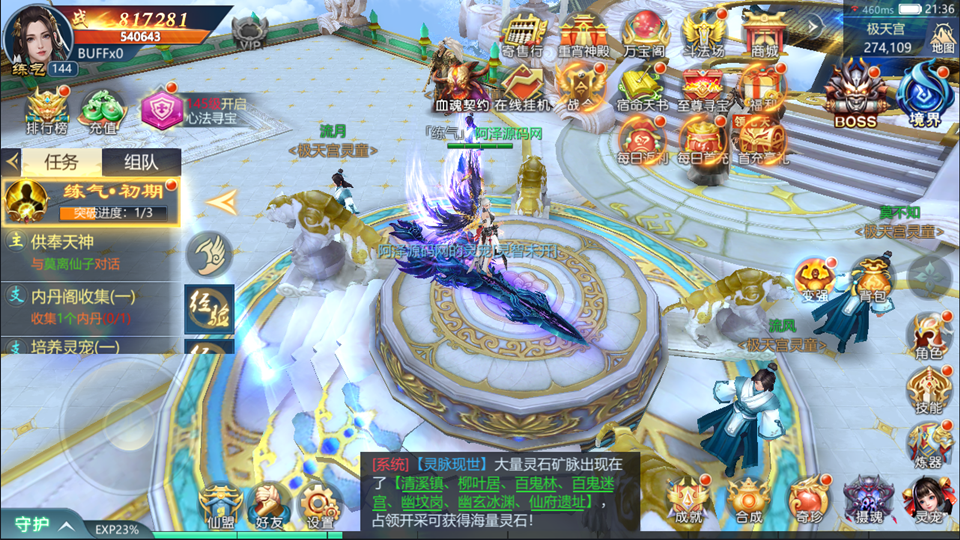Open the 充值 recharge shop

(x=100, y=110)
